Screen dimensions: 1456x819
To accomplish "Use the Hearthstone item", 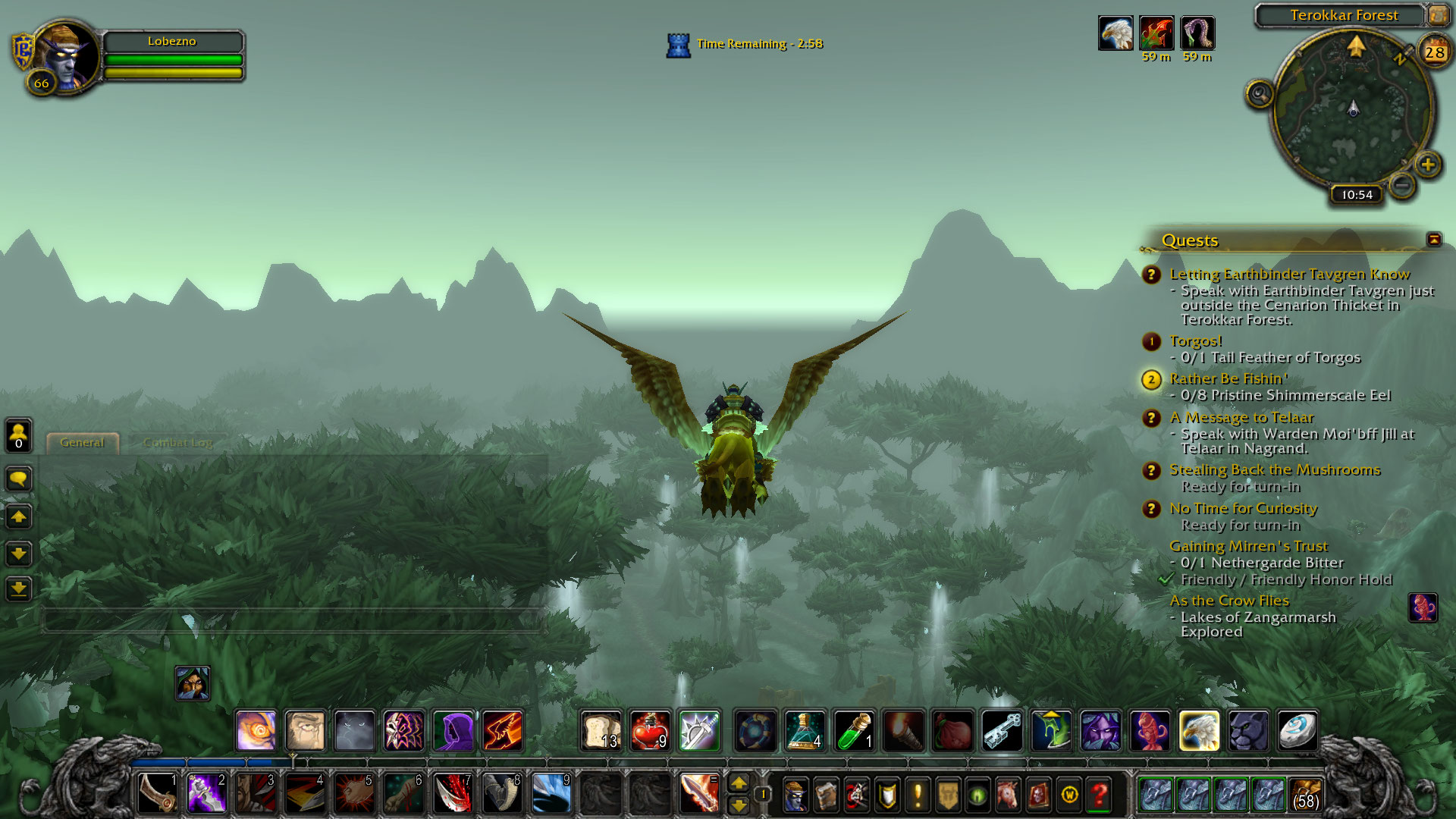I will 1297,731.
